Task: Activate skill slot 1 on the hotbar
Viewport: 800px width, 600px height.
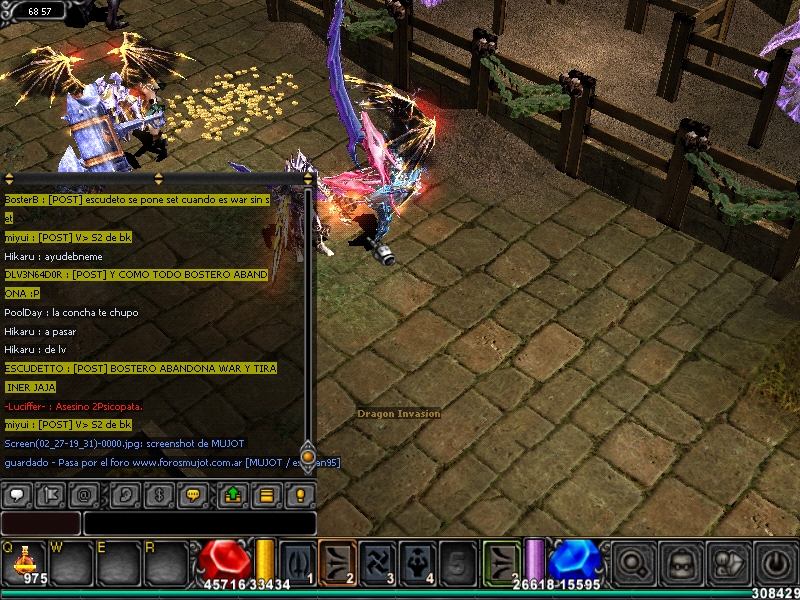Action: [x=297, y=562]
